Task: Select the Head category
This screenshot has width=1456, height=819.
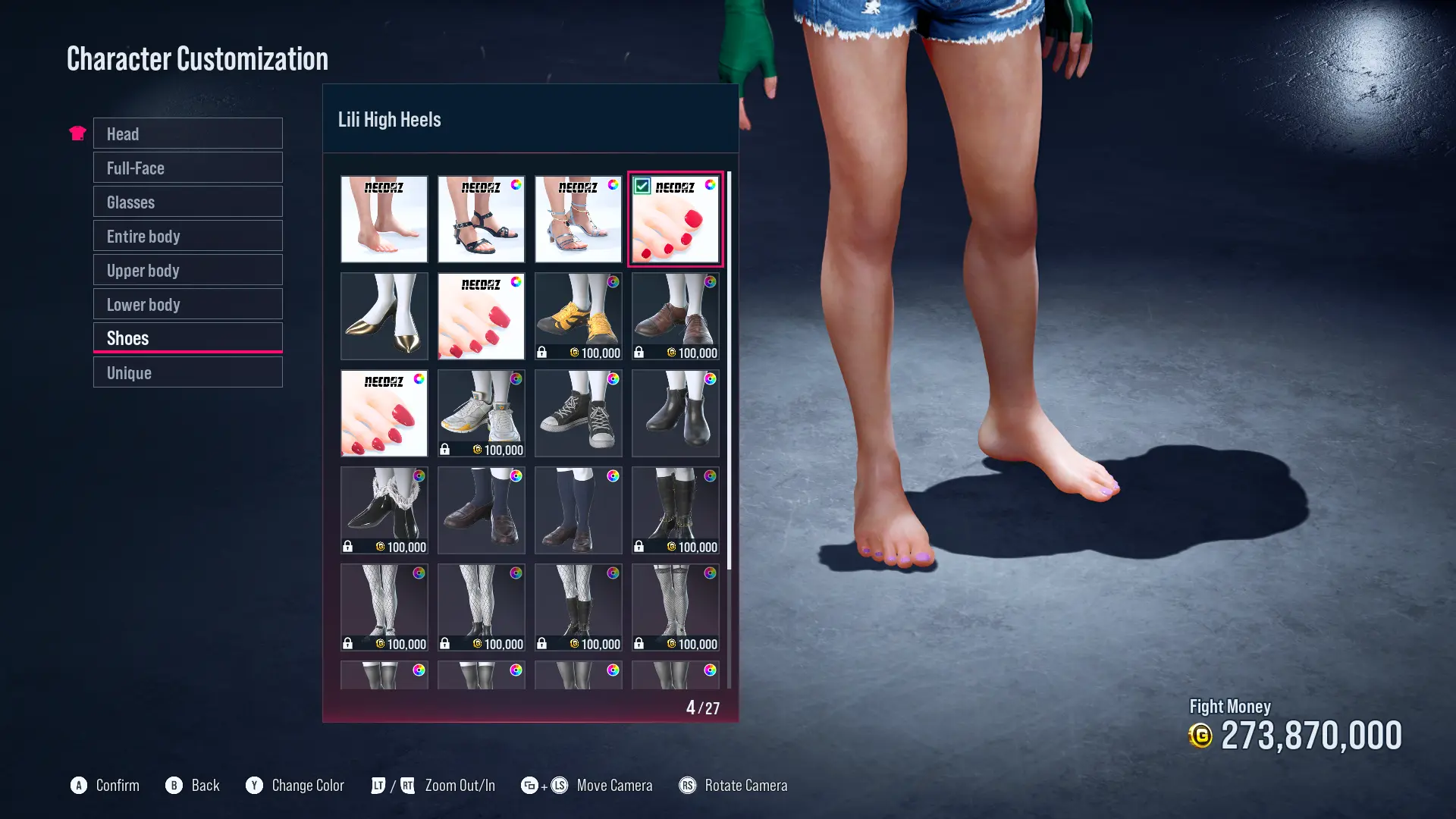Action: [x=187, y=133]
